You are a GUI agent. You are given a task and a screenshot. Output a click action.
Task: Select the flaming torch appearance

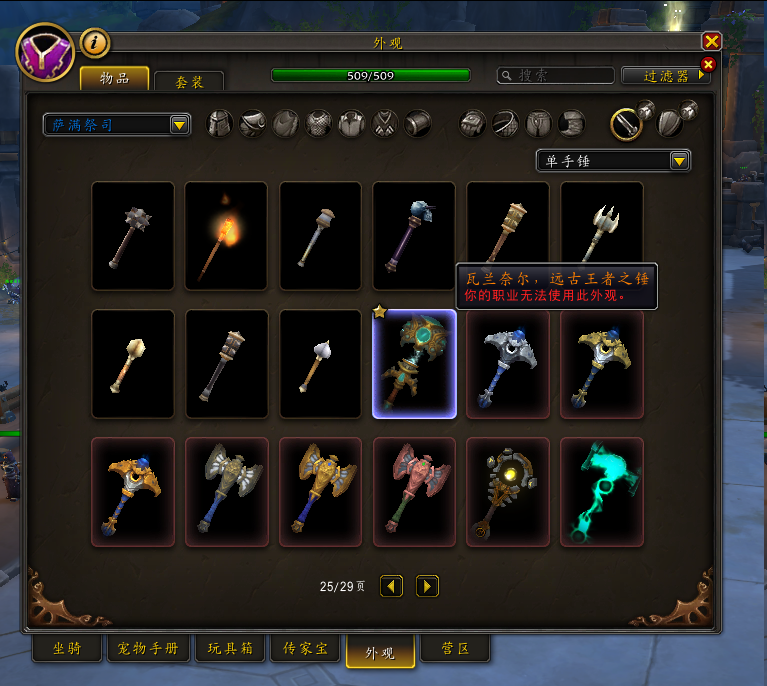coord(226,236)
